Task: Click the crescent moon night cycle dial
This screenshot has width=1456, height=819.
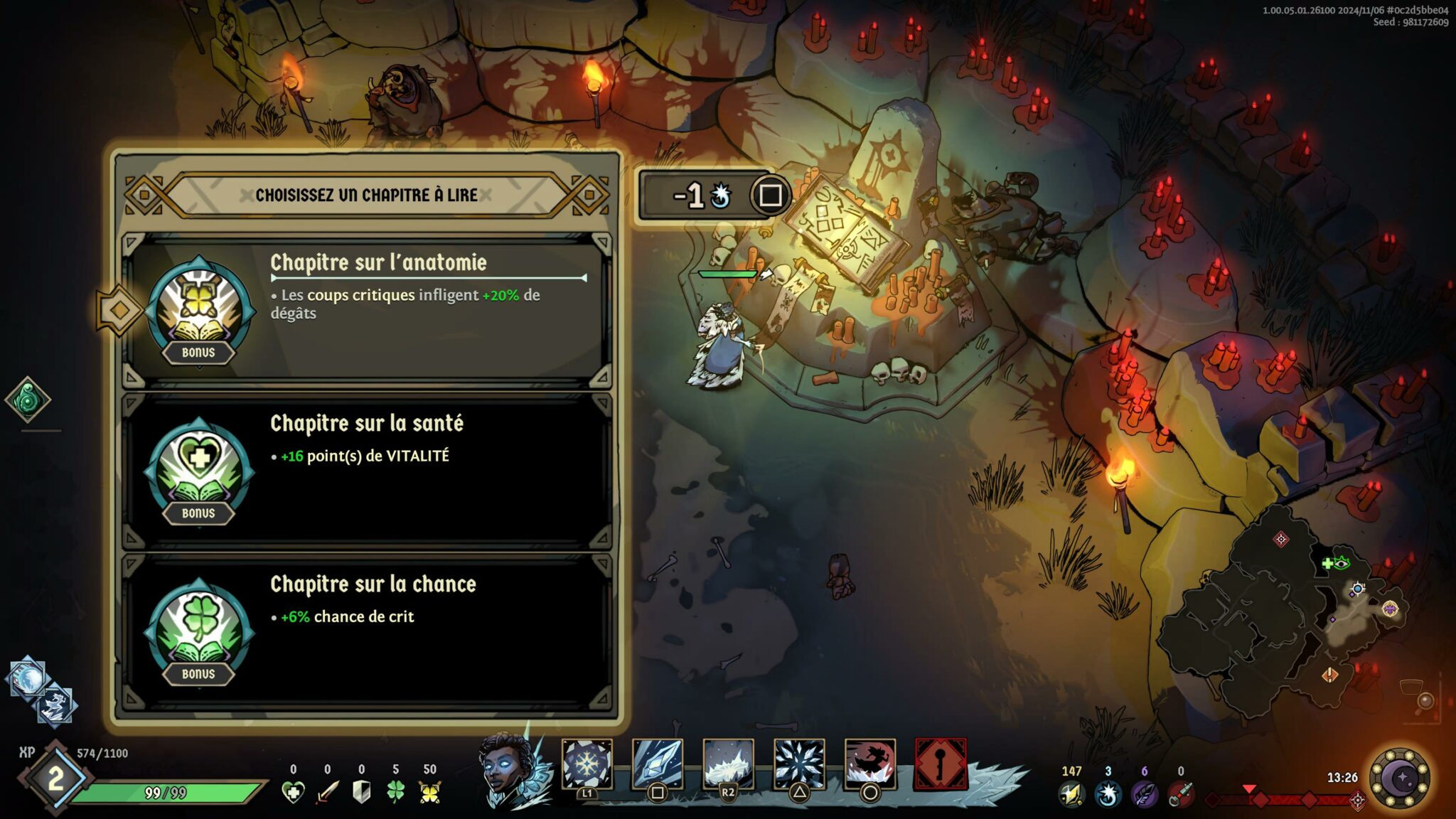Action: click(1401, 779)
